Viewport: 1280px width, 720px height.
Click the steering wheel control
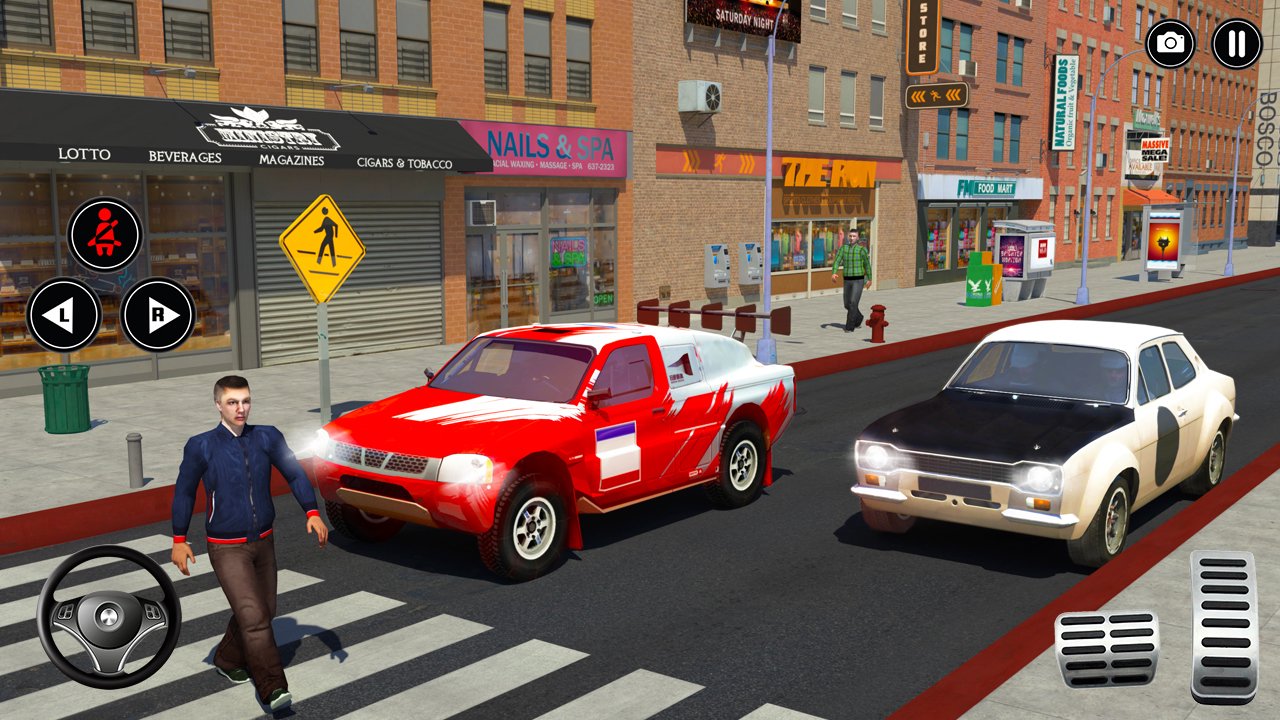(x=109, y=617)
